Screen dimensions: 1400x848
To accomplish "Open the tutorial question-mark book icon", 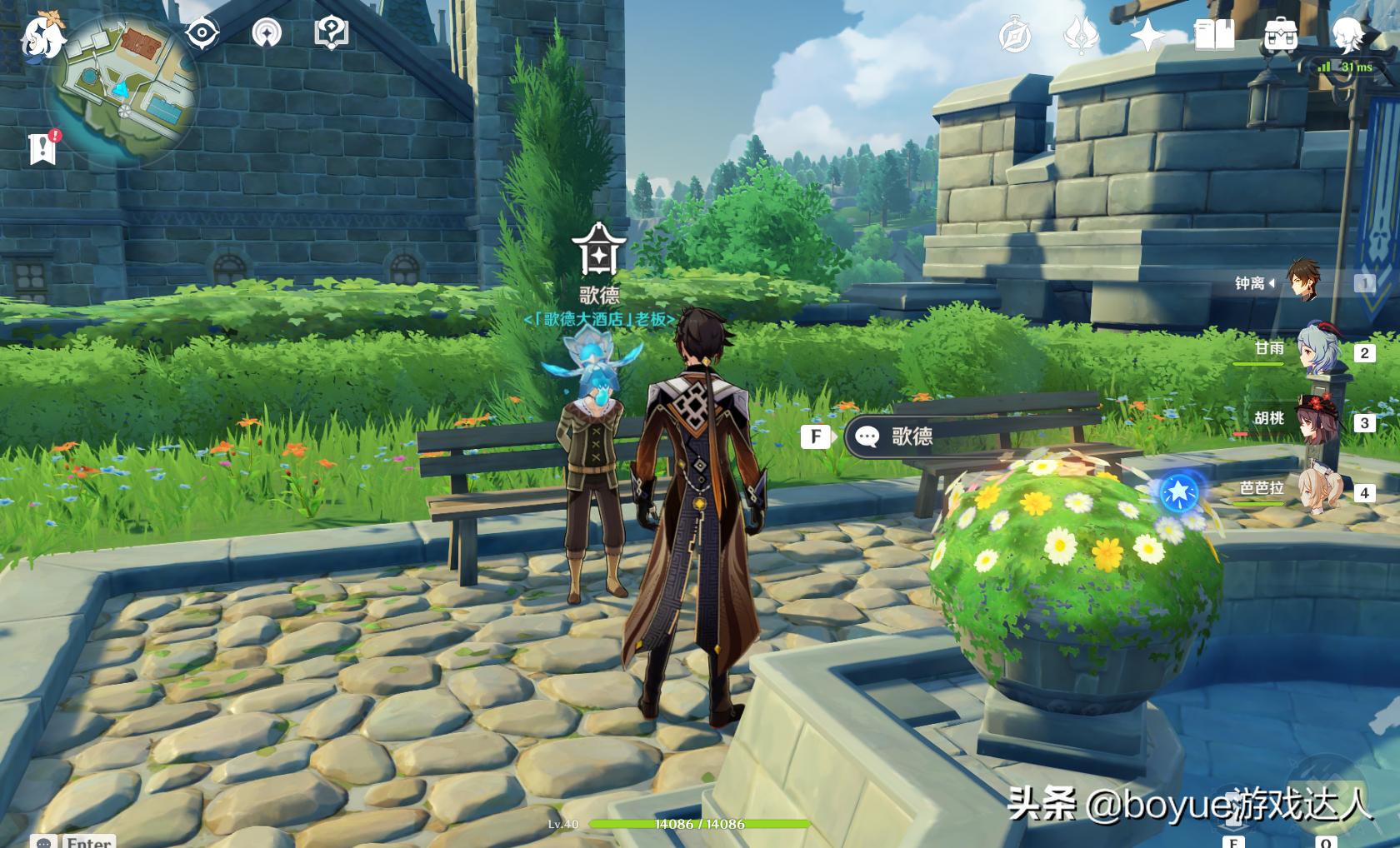I will point(331,33).
